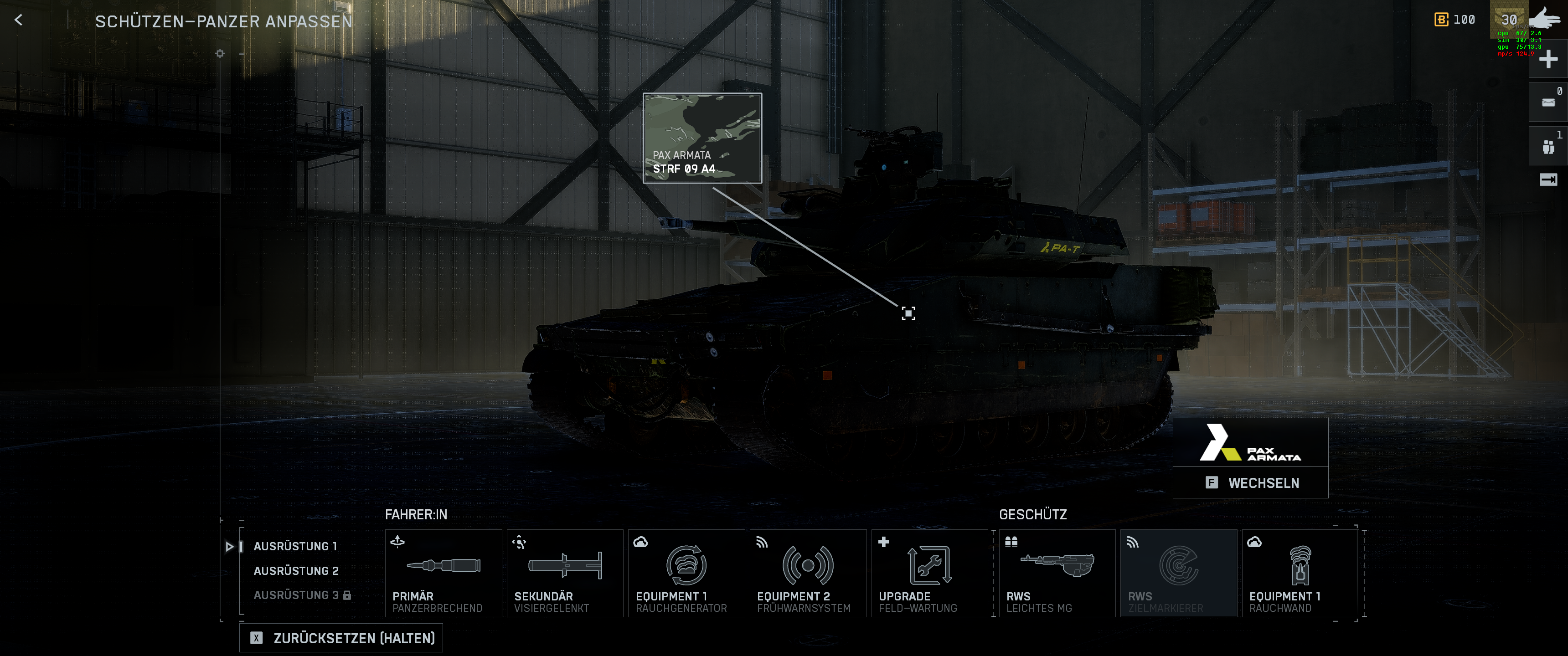Open the gunner's Rauchwand equipment slot
This screenshot has width=1568, height=656.
(x=1300, y=573)
